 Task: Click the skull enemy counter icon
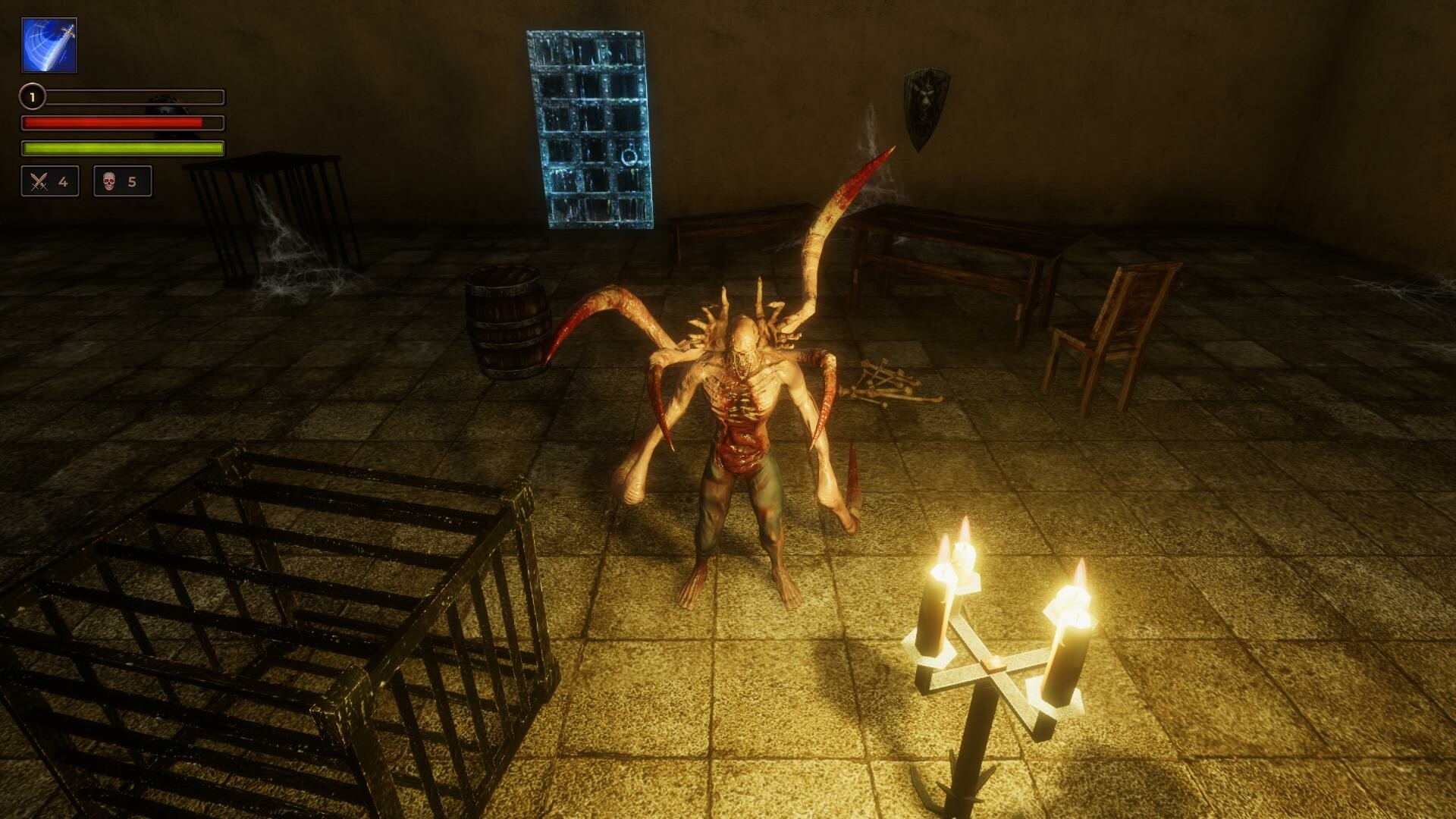point(110,181)
